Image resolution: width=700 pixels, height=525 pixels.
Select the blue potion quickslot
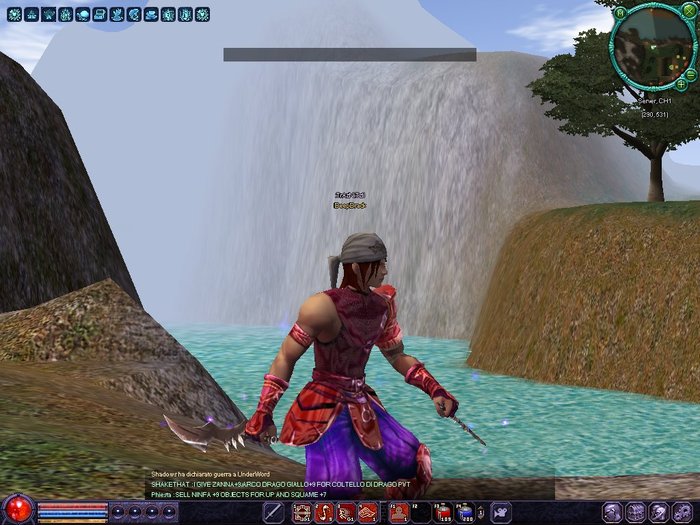pyautogui.click(x=465, y=513)
